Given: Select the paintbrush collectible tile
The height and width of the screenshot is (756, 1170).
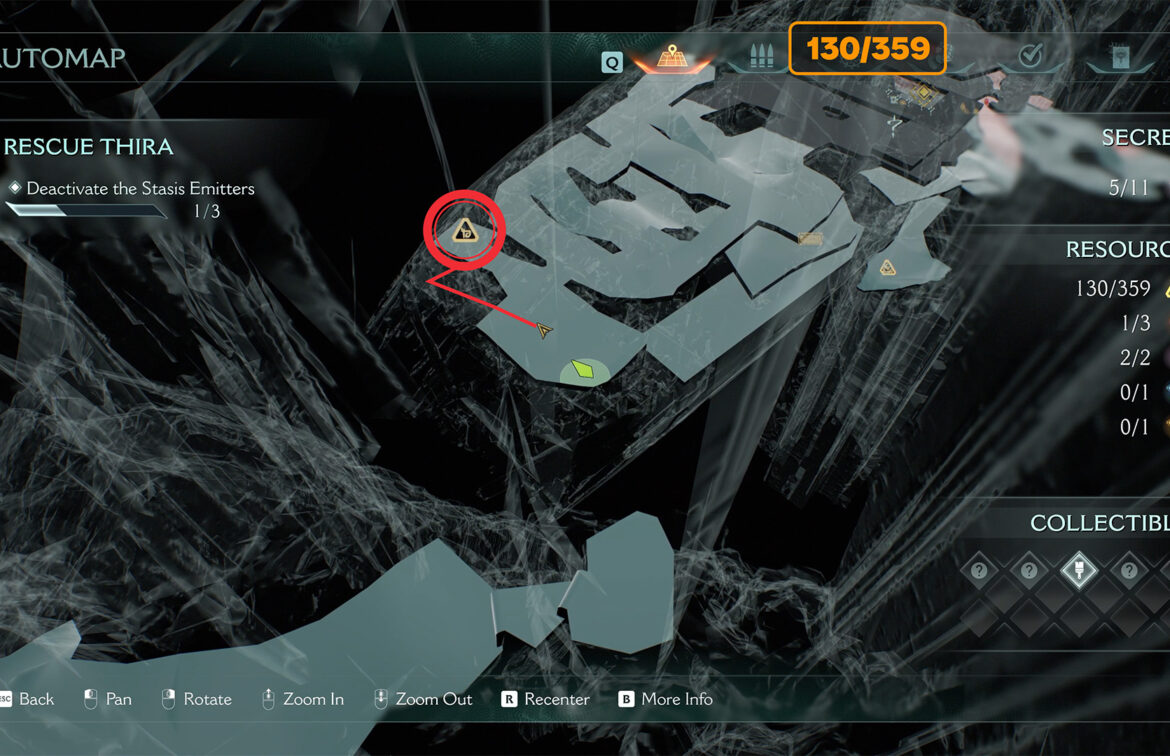Looking at the screenshot, I should (1078, 571).
